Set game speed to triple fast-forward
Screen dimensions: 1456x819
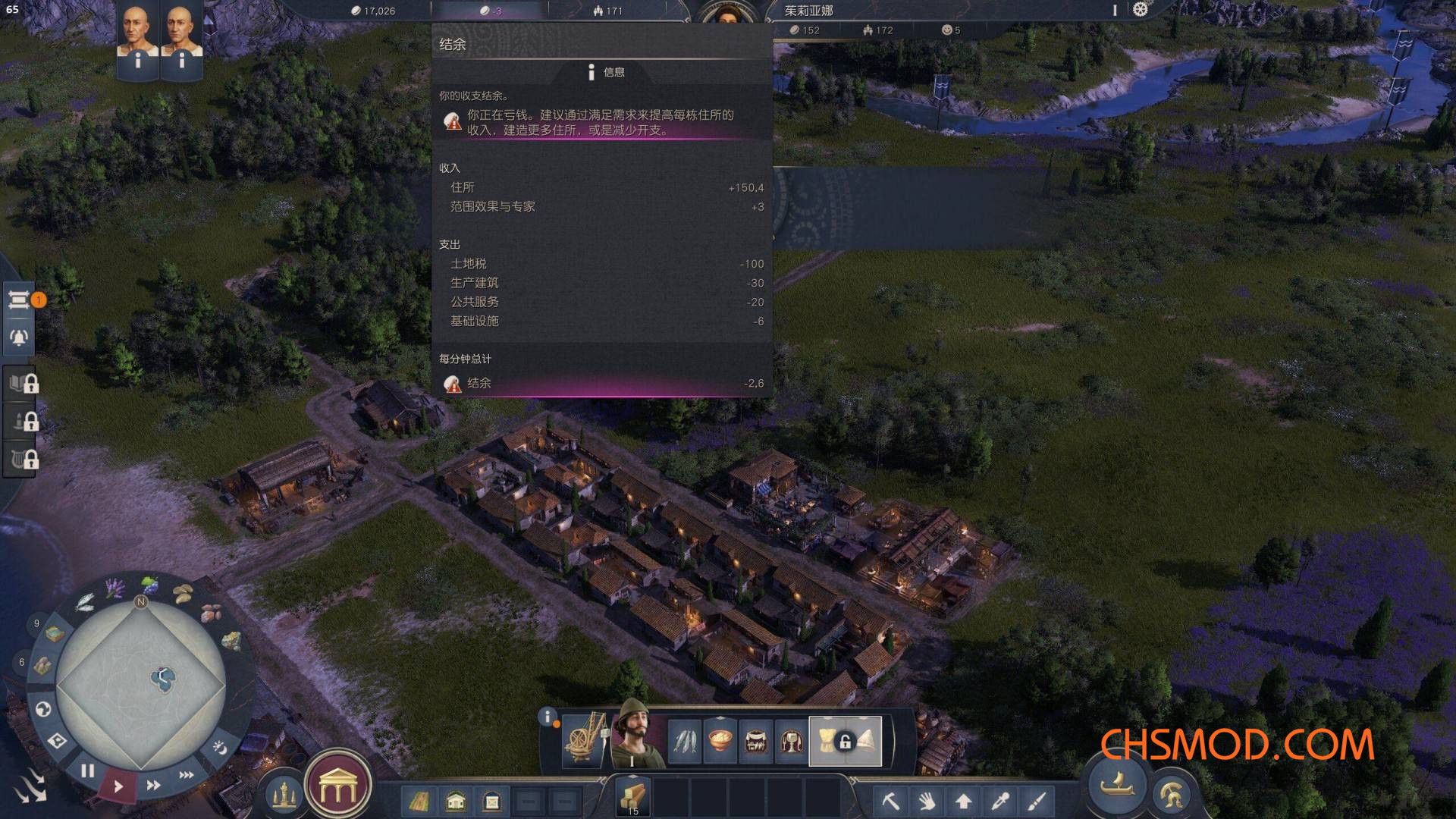coord(186,774)
